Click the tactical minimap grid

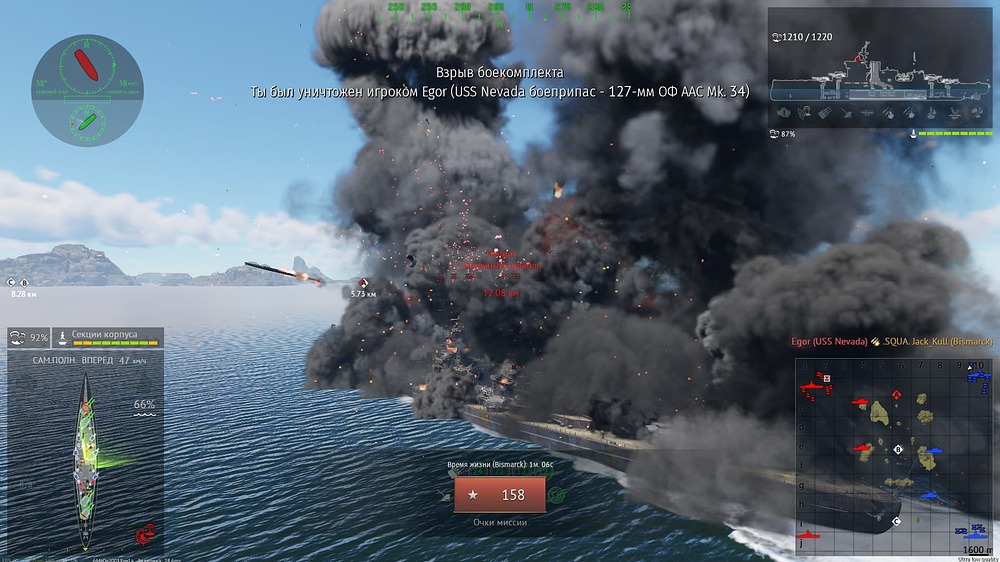point(895,455)
